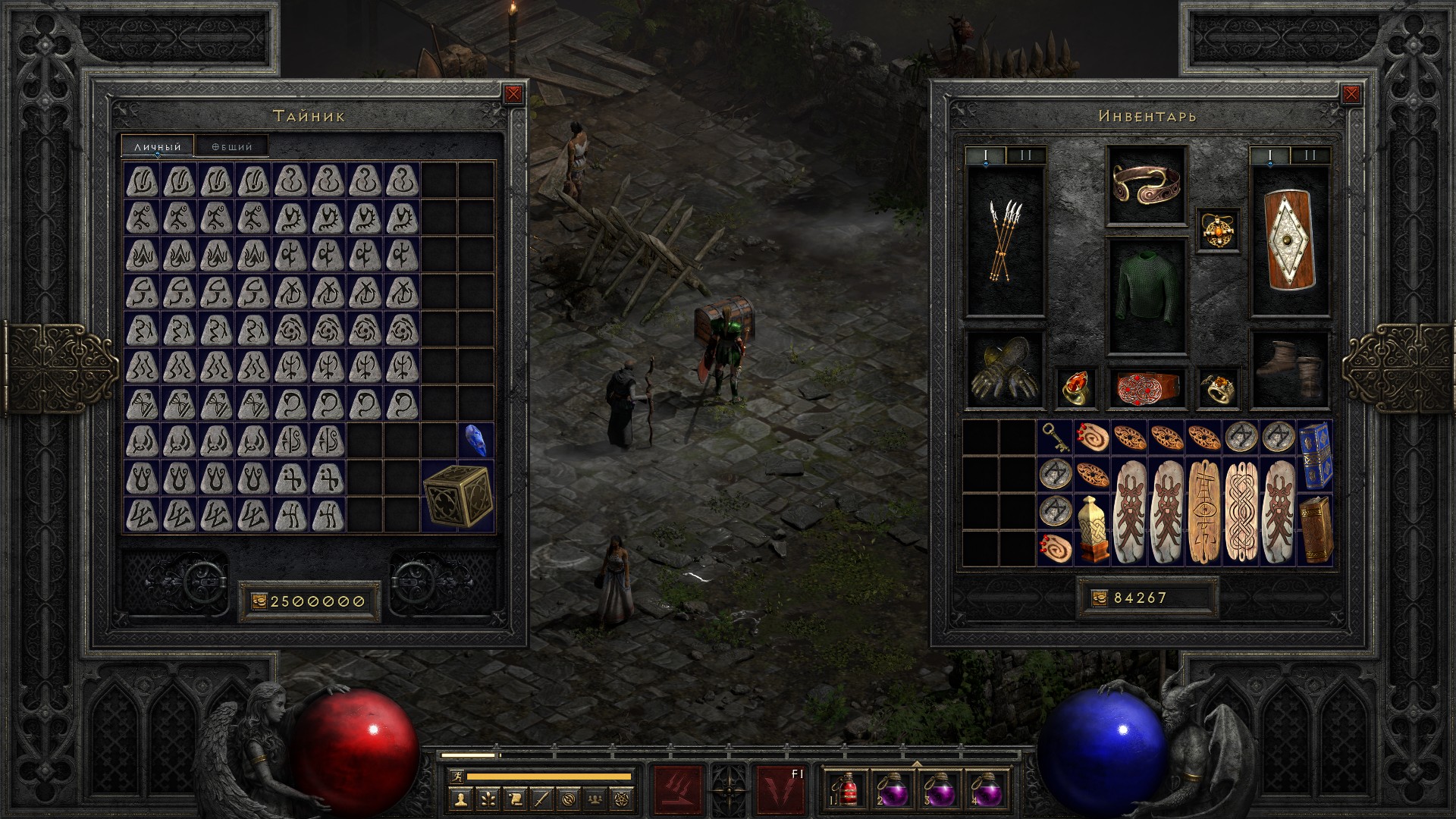Select the equipped gauntlets slot
The width and height of the screenshot is (1456, 819).
[x=1005, y=369]
